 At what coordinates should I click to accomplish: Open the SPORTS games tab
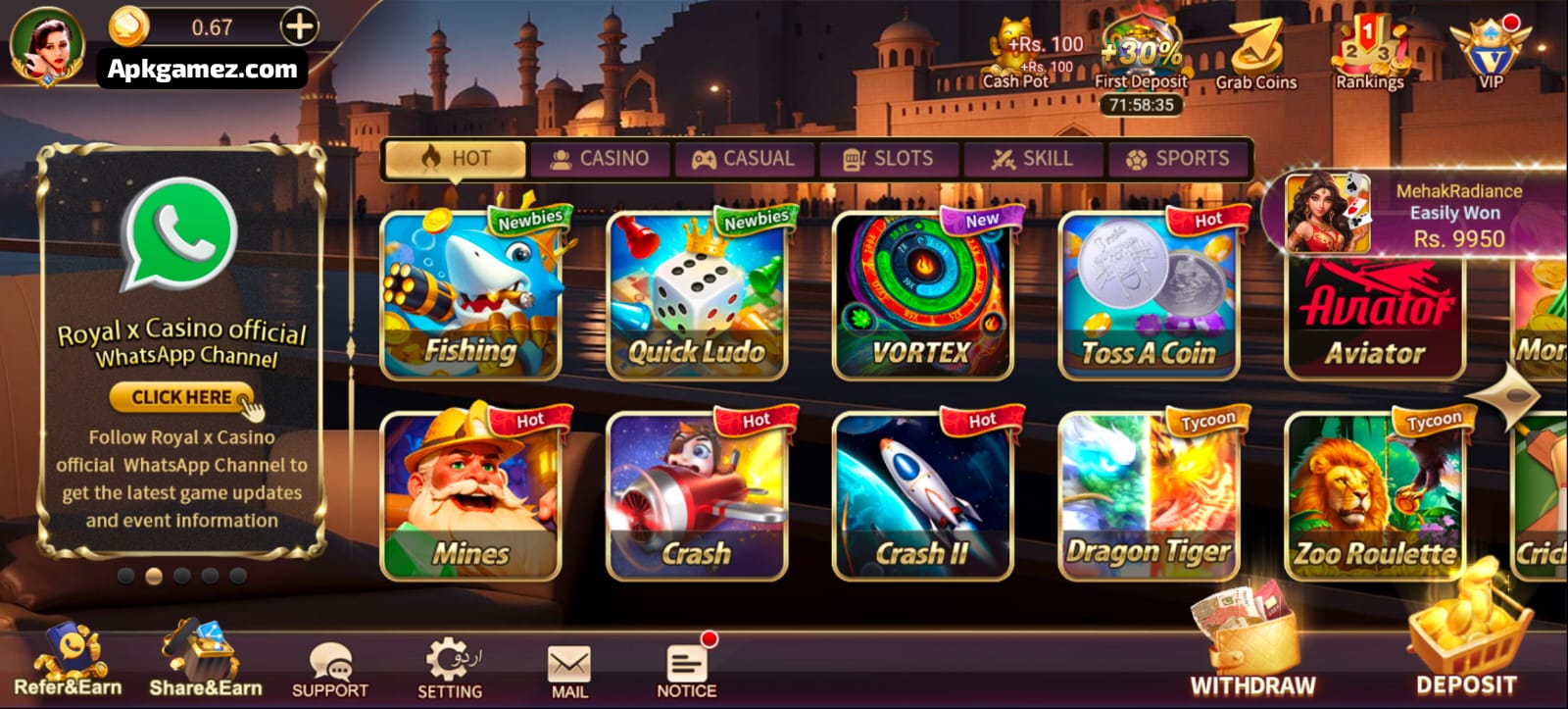pos(1178,159)
